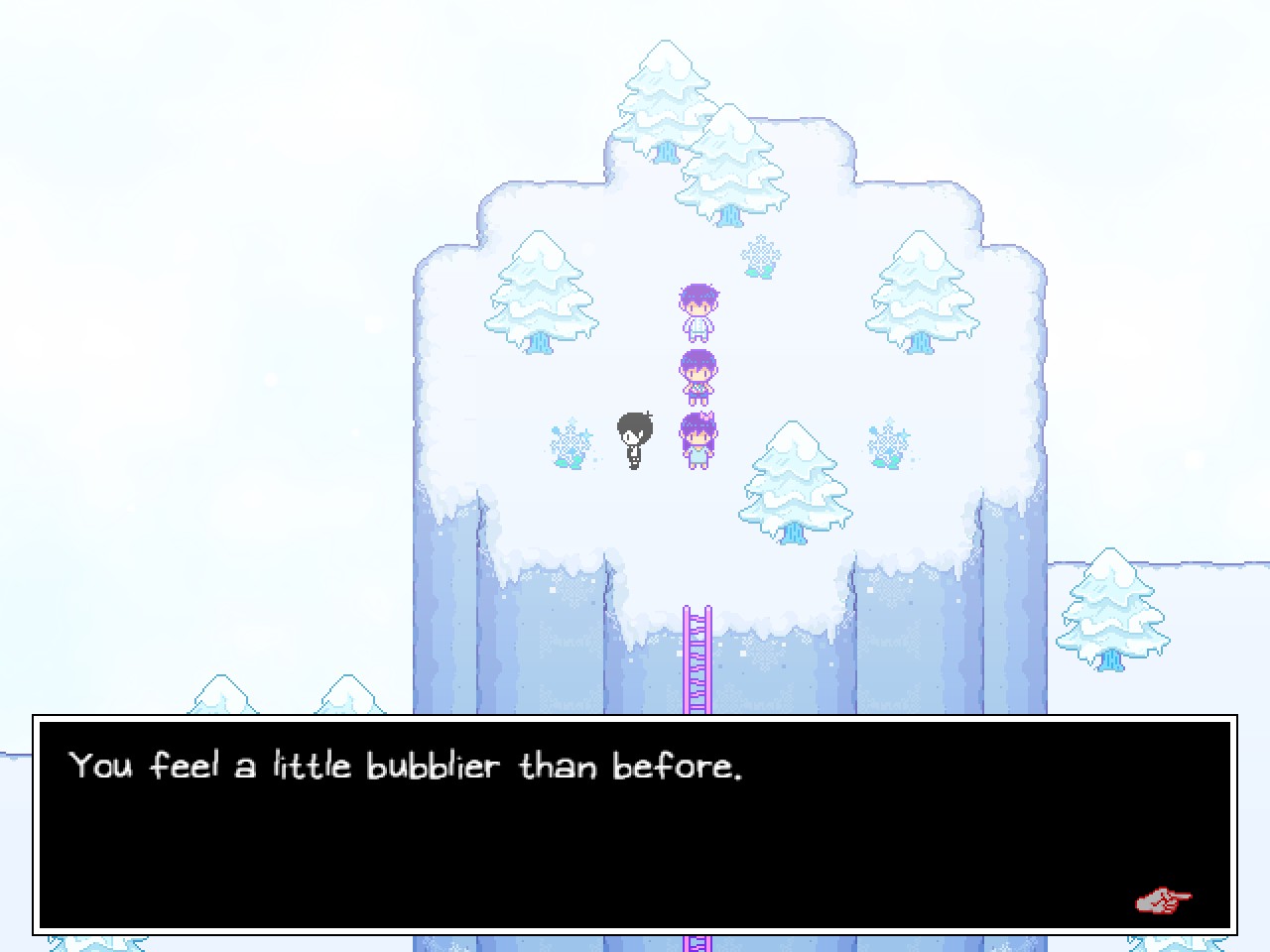Click the red pointing hand indicator
1270x952 pixels.
pyautogui.click(x=1163, y=900)
